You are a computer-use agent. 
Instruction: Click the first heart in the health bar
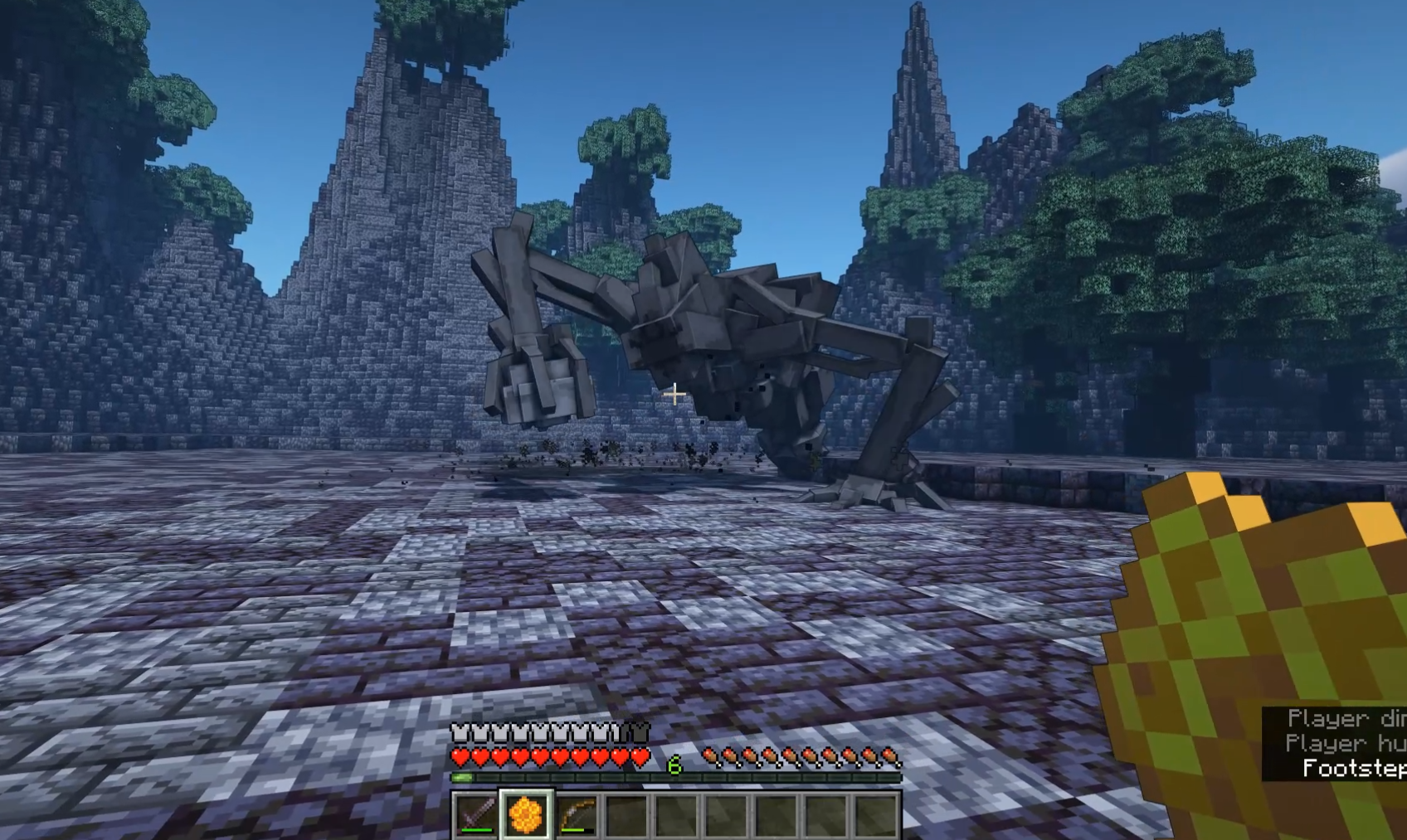458,757
